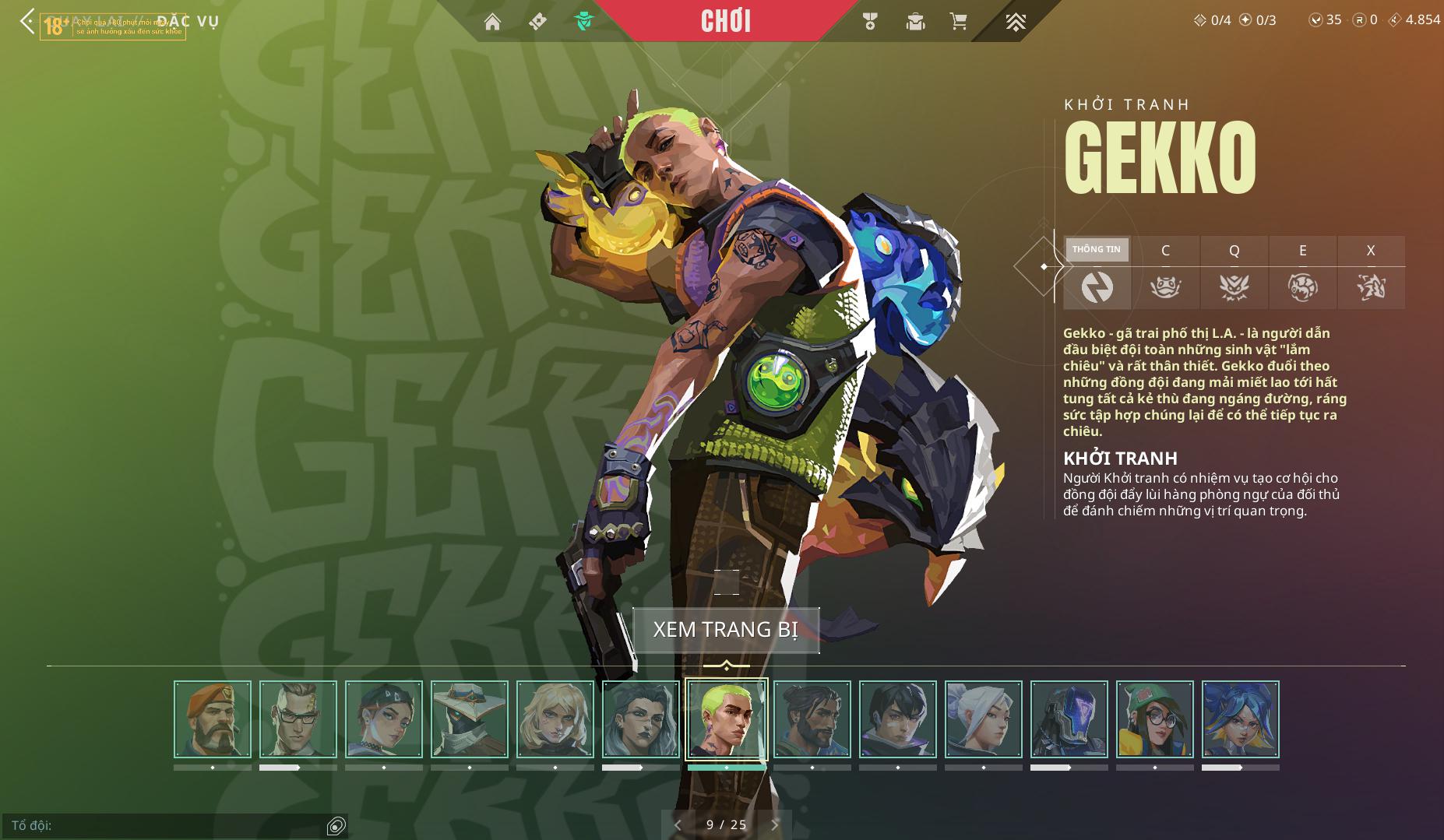Go to the previous agent page arrow
The width and height of the screenshot is (1444, 840).
click(x=678, y=824)
